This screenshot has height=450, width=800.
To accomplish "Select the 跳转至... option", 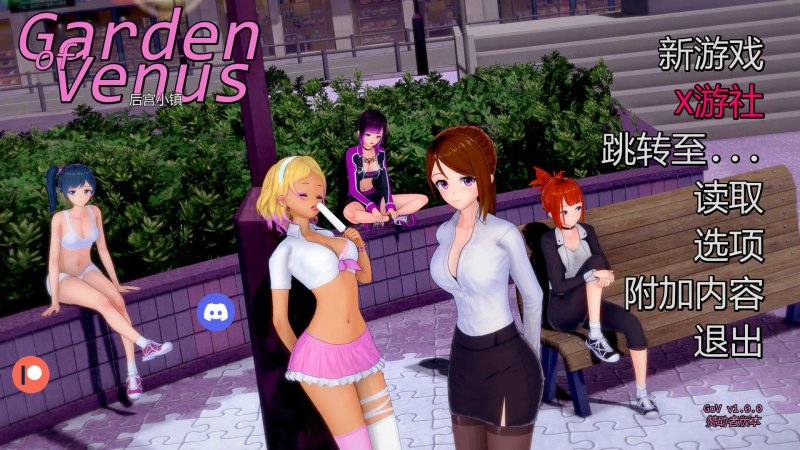I will coord(682,150).
